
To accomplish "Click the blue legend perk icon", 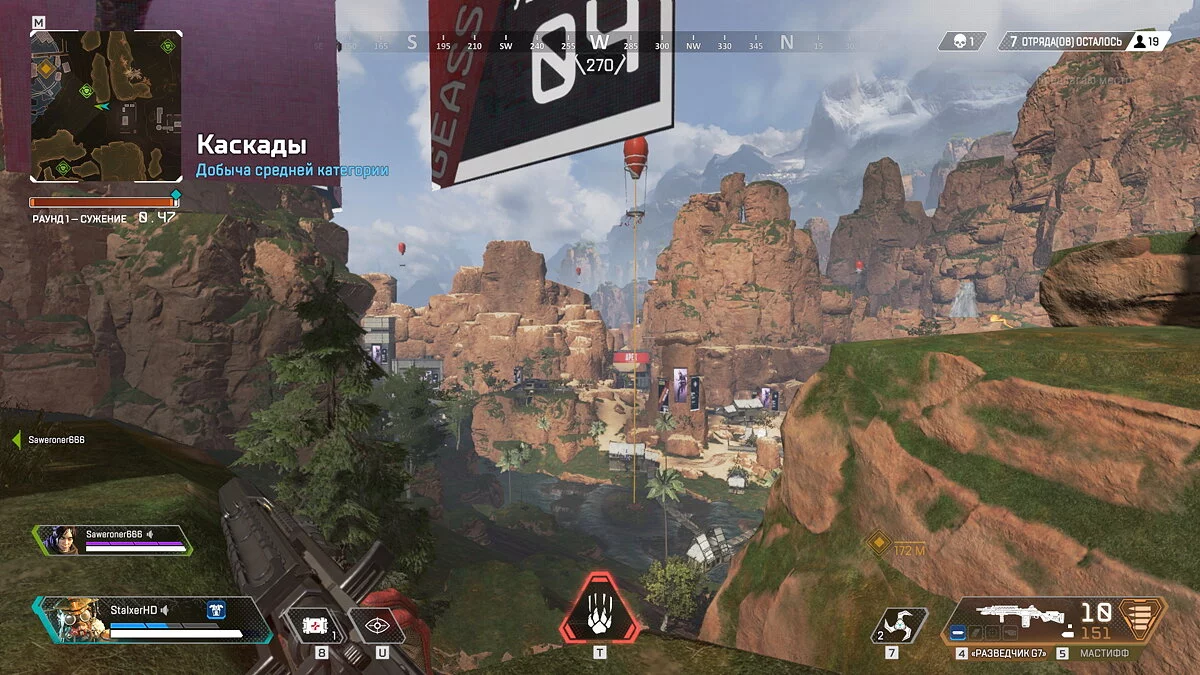I will 215,609.
